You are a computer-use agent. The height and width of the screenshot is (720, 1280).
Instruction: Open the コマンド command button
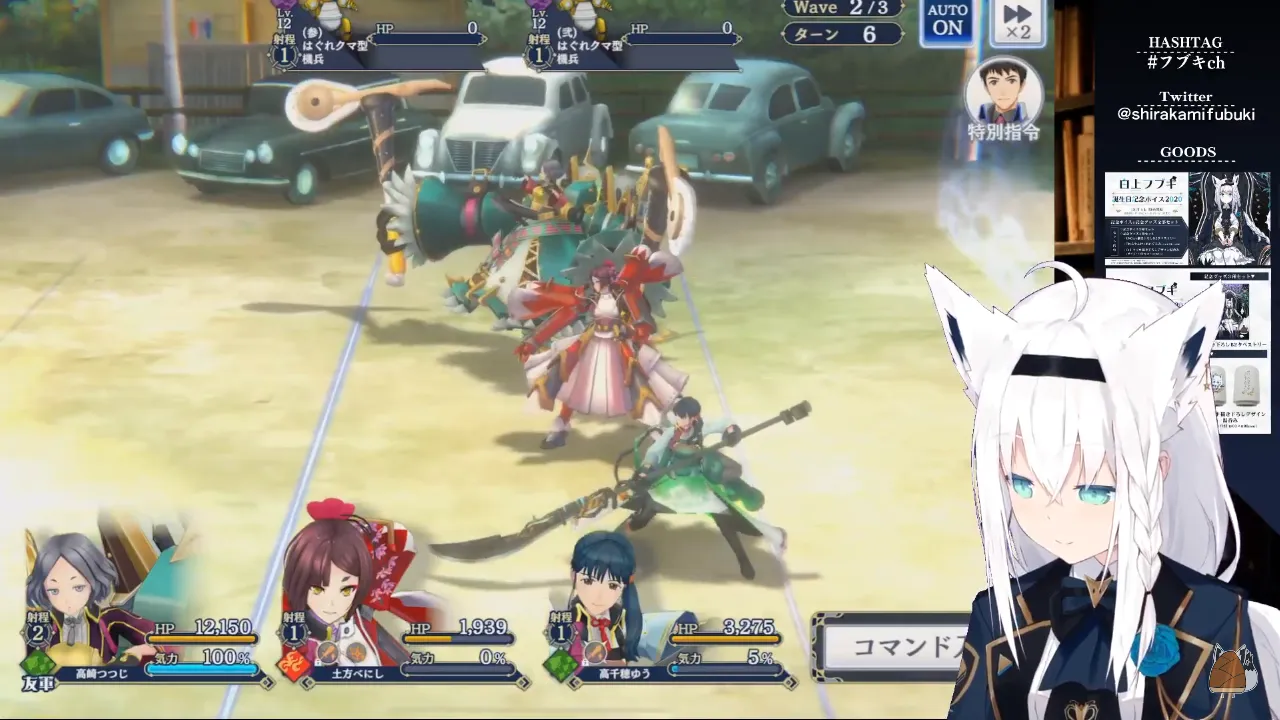point(895,646)
